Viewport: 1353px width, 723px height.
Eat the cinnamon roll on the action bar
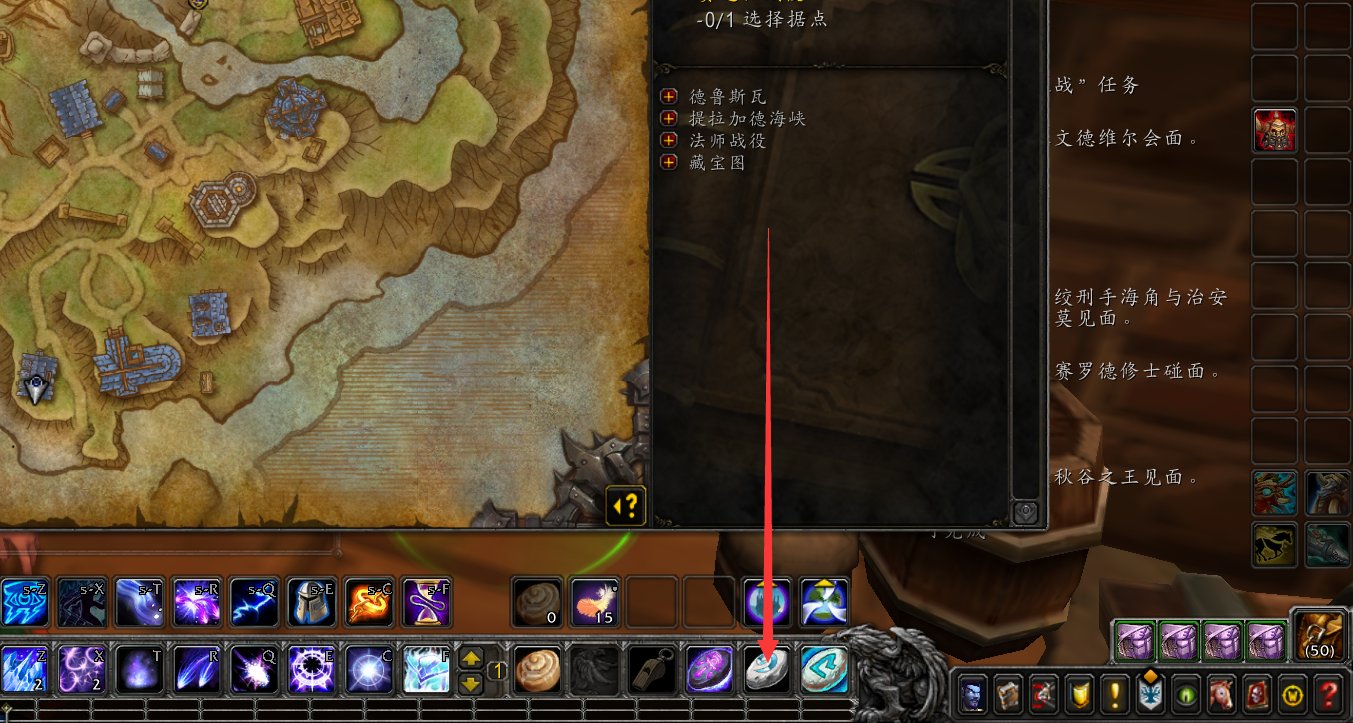(x=537, y=669)
